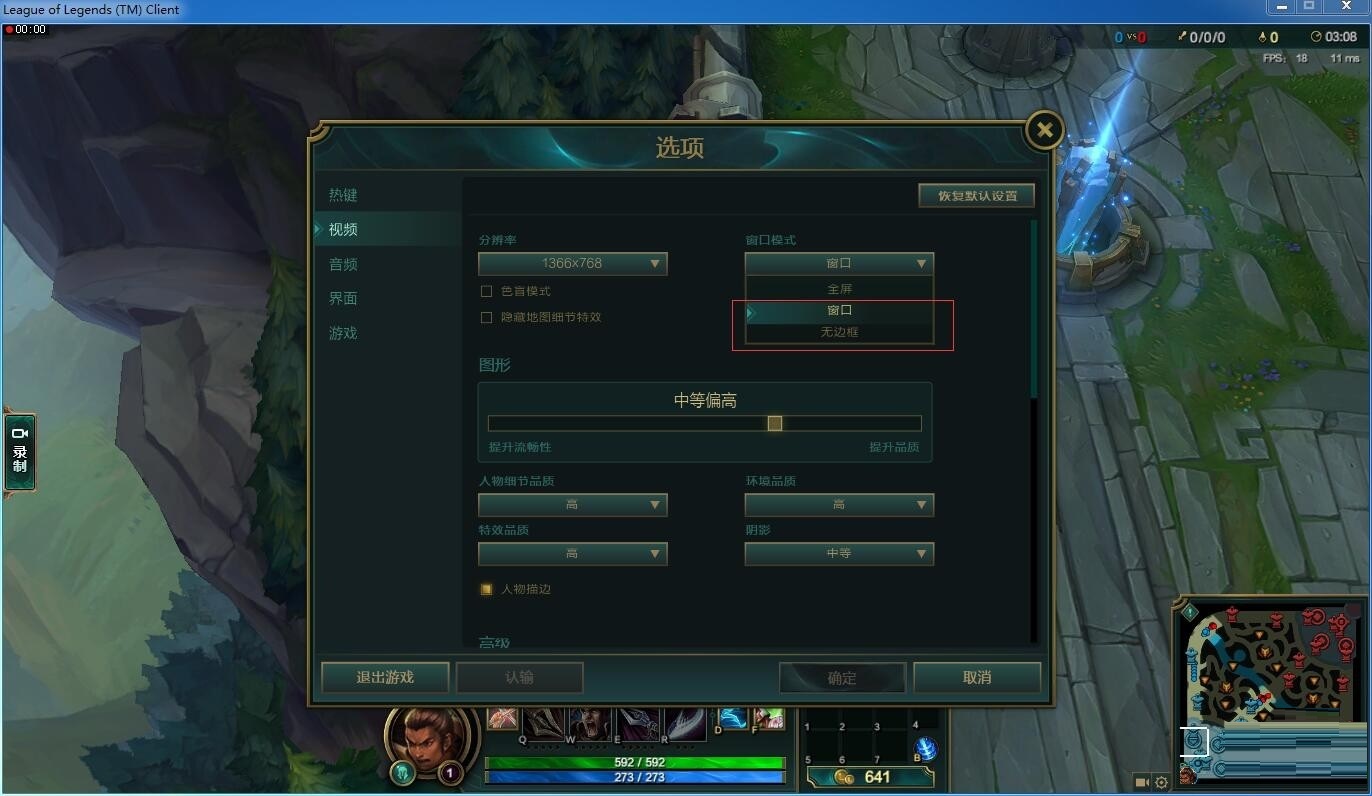Click the R ultimate ability icon

pos(686,721)
